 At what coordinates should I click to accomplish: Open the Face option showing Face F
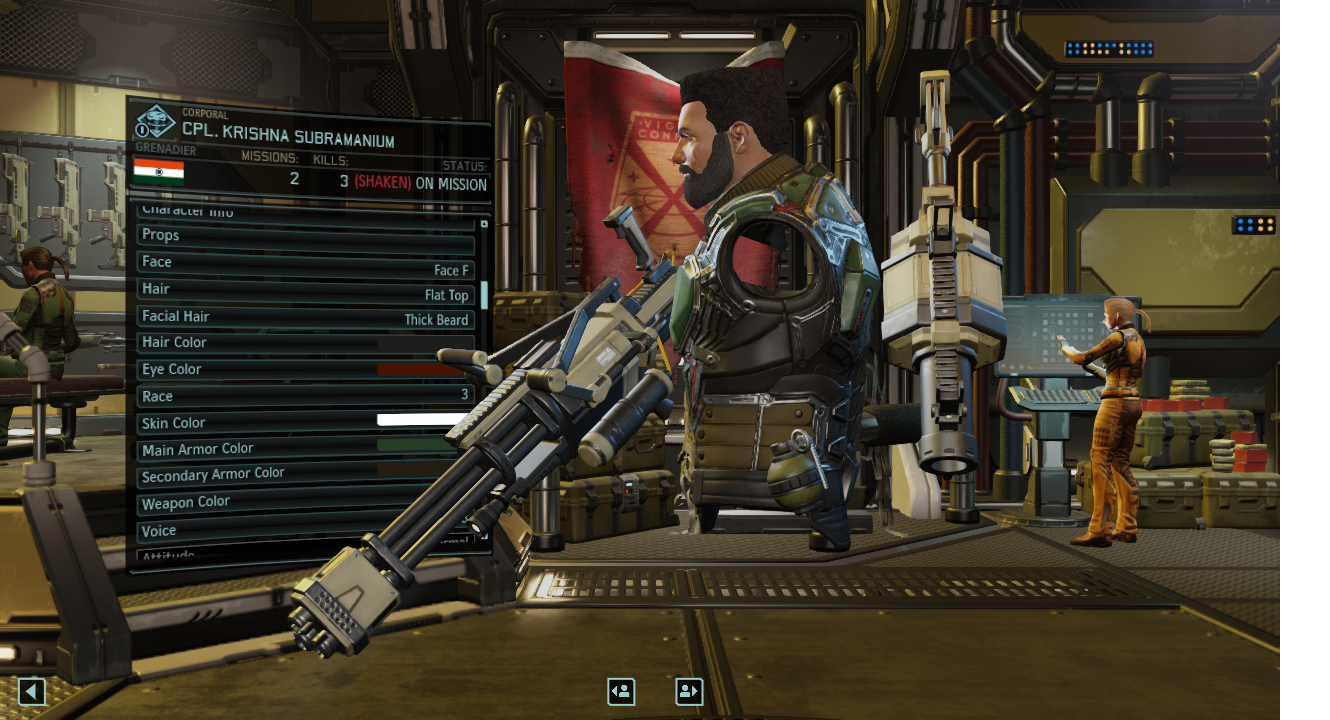pyautogui.click(x=300, y=262)
